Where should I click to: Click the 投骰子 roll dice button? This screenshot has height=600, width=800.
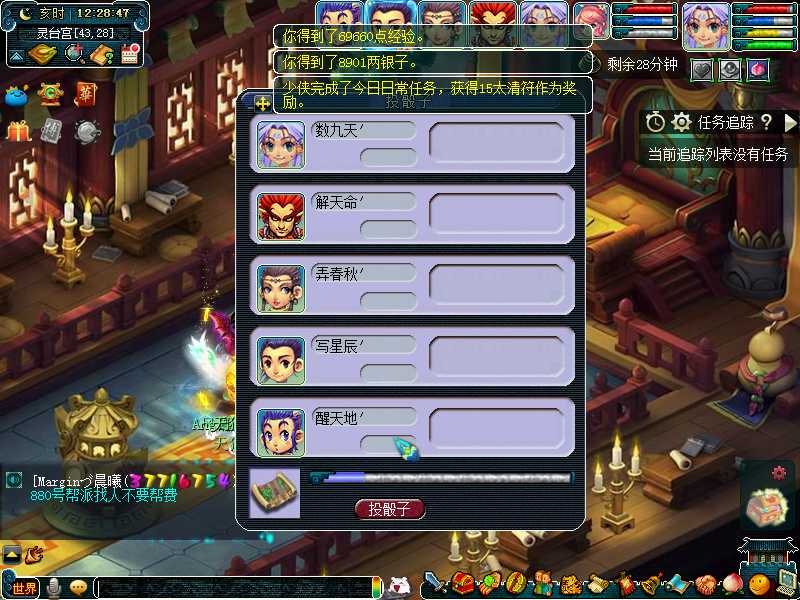point(390,509)
